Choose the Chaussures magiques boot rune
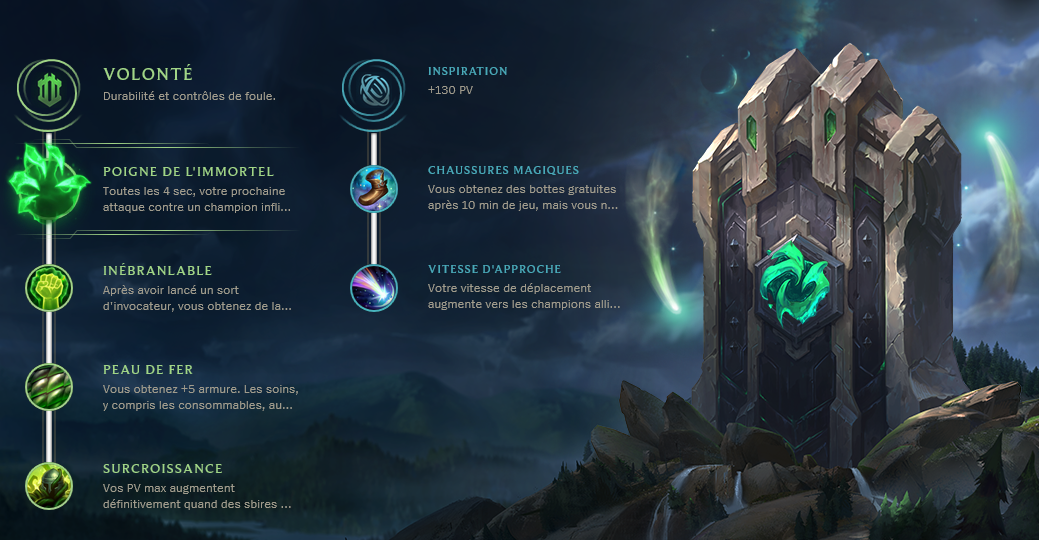The height and width of the screenshot is (540, 1039). [374, 189]
